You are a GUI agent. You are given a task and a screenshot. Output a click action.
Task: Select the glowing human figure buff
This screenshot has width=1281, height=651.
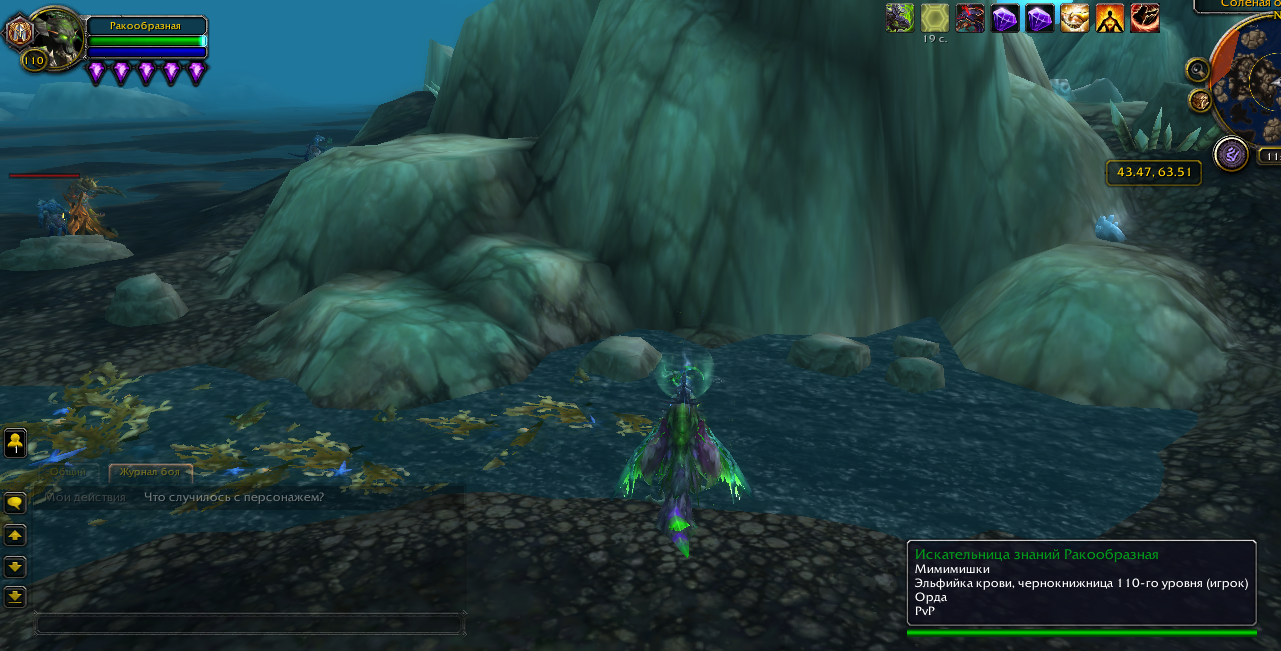[x=1110, y=17]
